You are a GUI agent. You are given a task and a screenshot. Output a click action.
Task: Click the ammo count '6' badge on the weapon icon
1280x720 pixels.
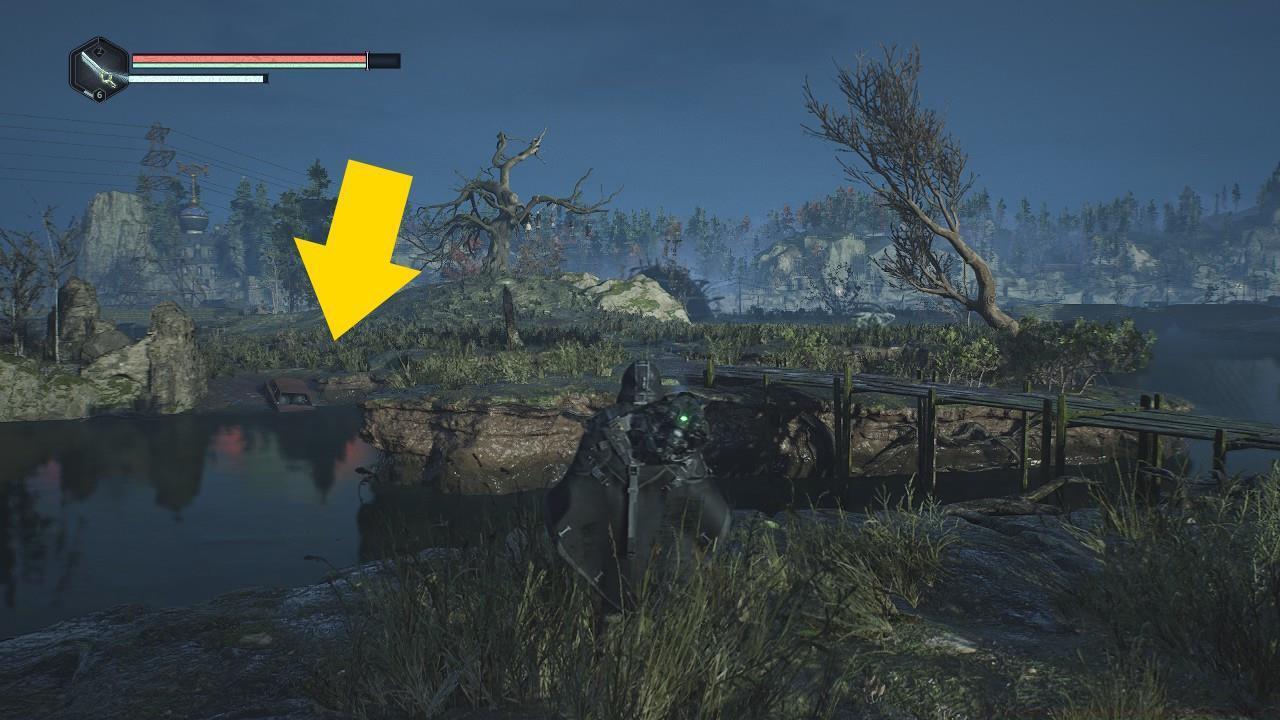pos(98,95)
